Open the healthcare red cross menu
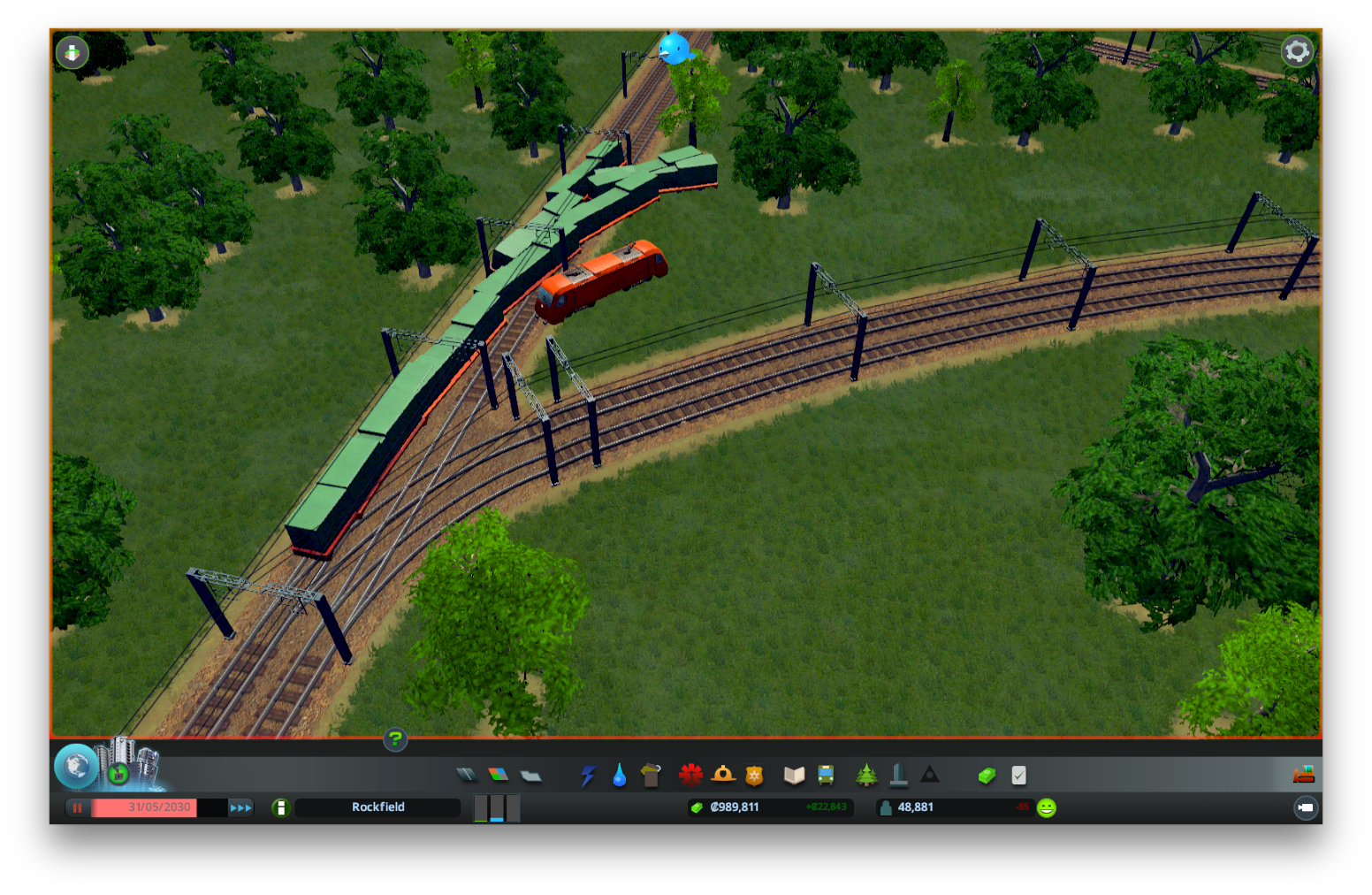The image size is (1372, 895). click(x=690, y=776)
